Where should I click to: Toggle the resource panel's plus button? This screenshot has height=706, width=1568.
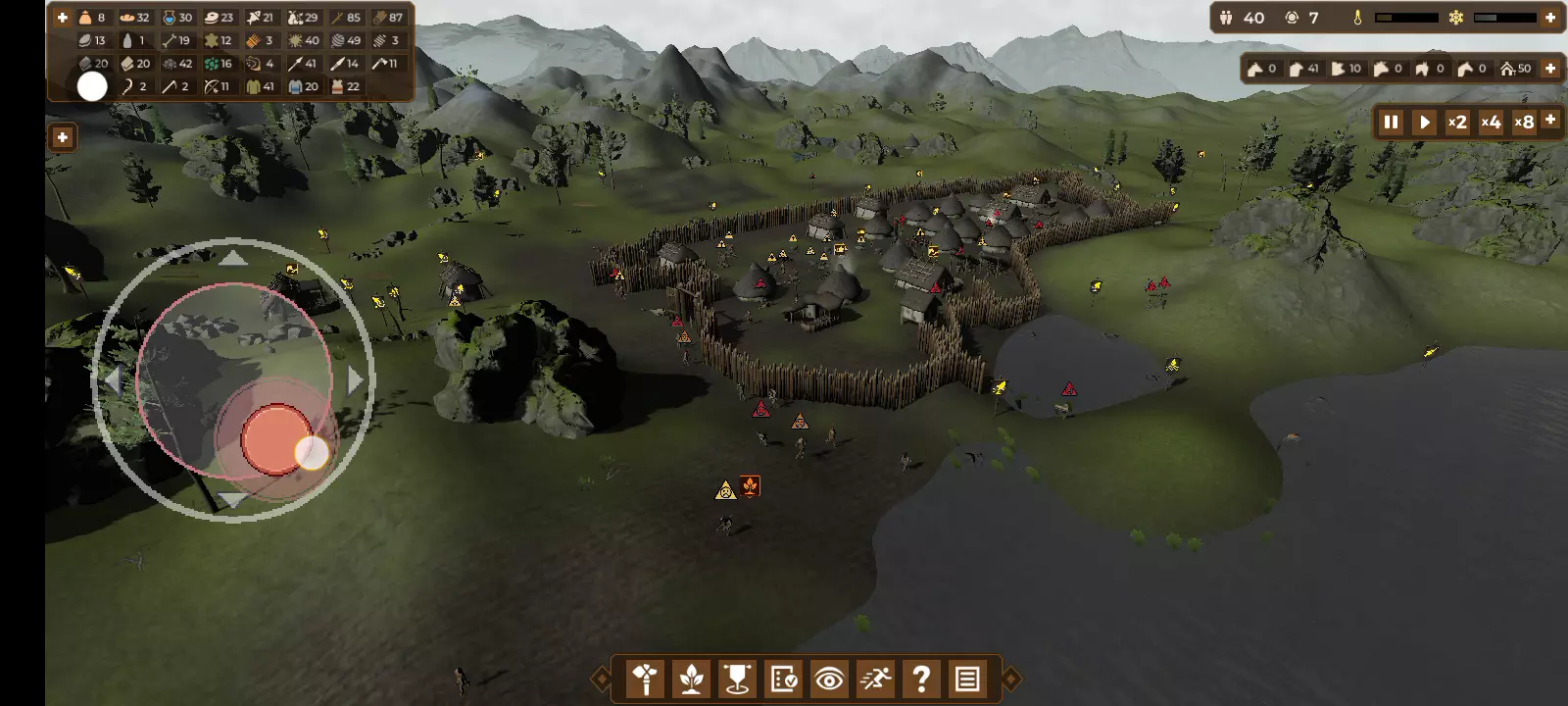(x=62, y=18)
